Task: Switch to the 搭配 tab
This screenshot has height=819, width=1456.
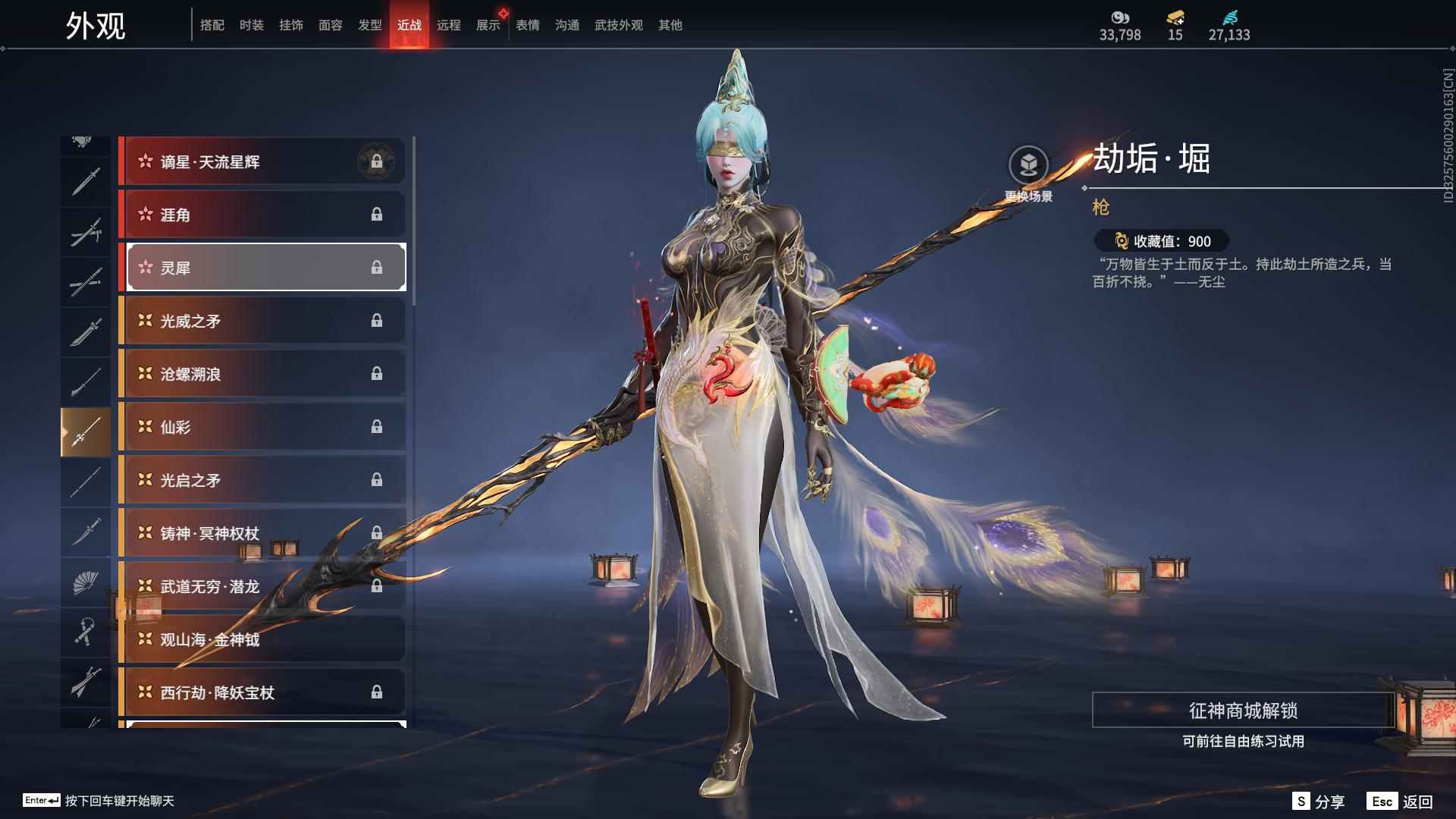Action: (212, 25)
